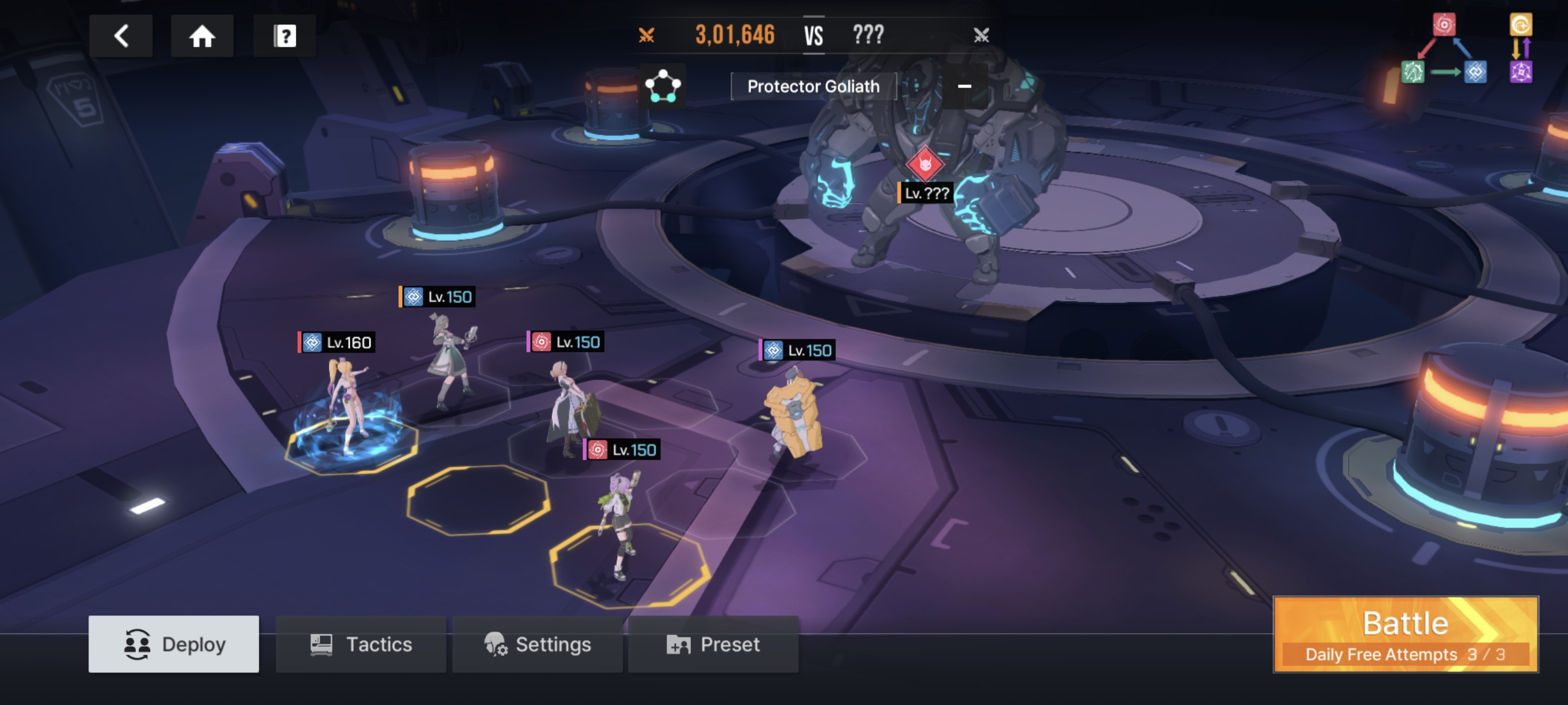Return to the home screen
Image resolution: width=1568 pixels, height=705 pixels.
pyautogui.click(x=202, y=36)
